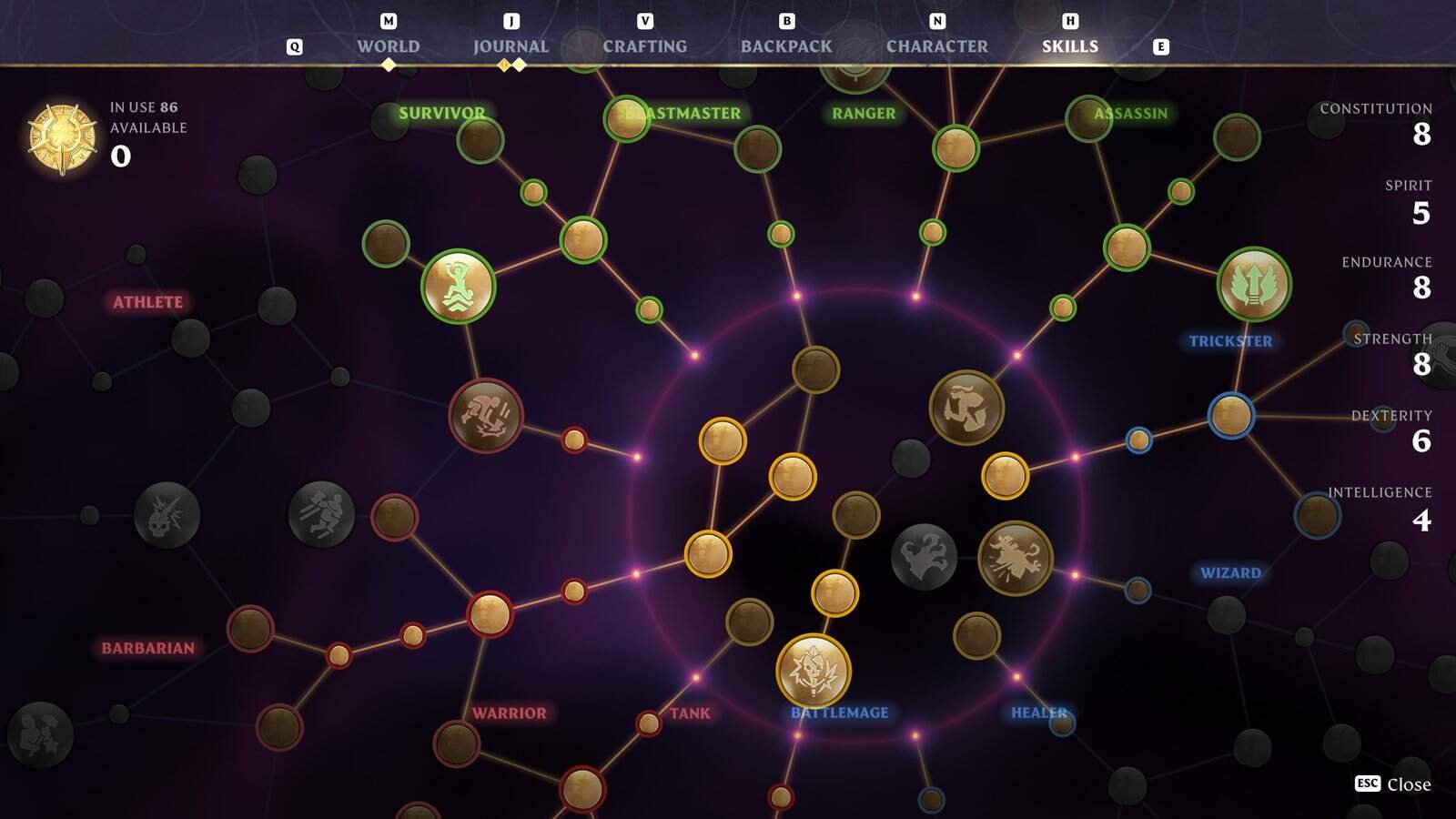This screenshot has width=1456, height=819.
Task: Select the Battlemage skull class node
Action: coord(813,671)
